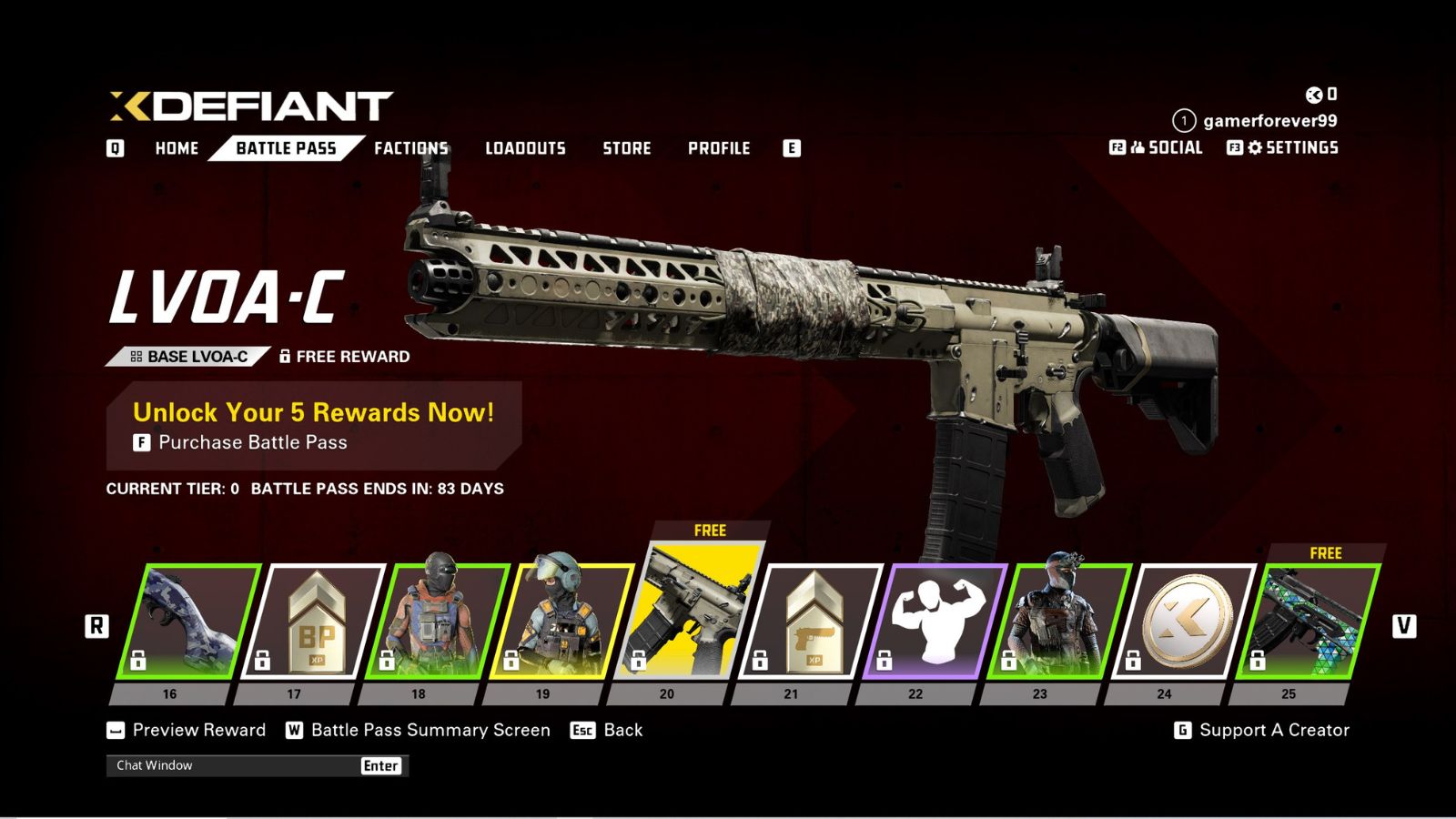Switch to the Home tab
This screenshot has width=1456, height=819.
pyautogui.click(x=177, y=148)
